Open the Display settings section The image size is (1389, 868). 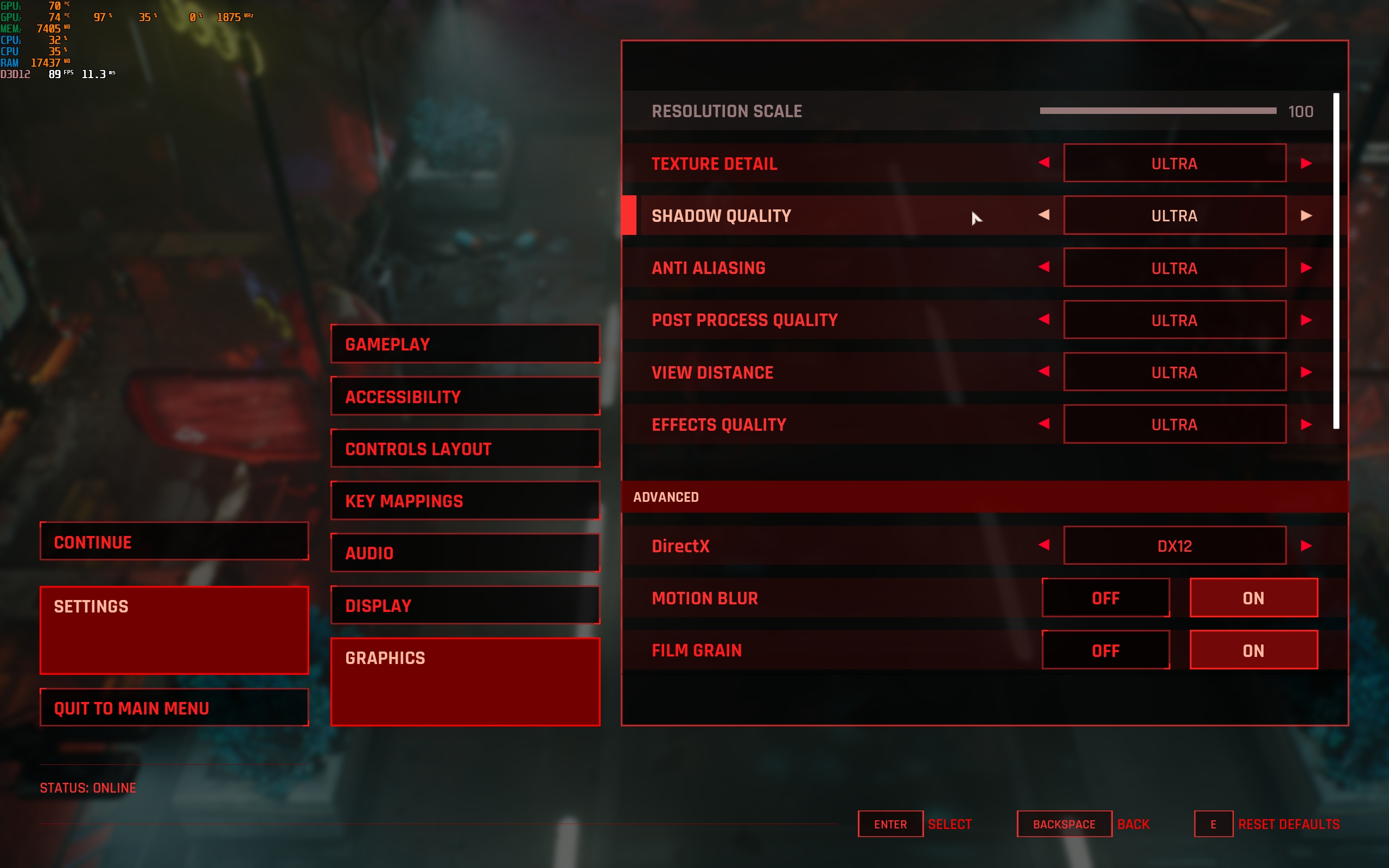tap(465, 605)
